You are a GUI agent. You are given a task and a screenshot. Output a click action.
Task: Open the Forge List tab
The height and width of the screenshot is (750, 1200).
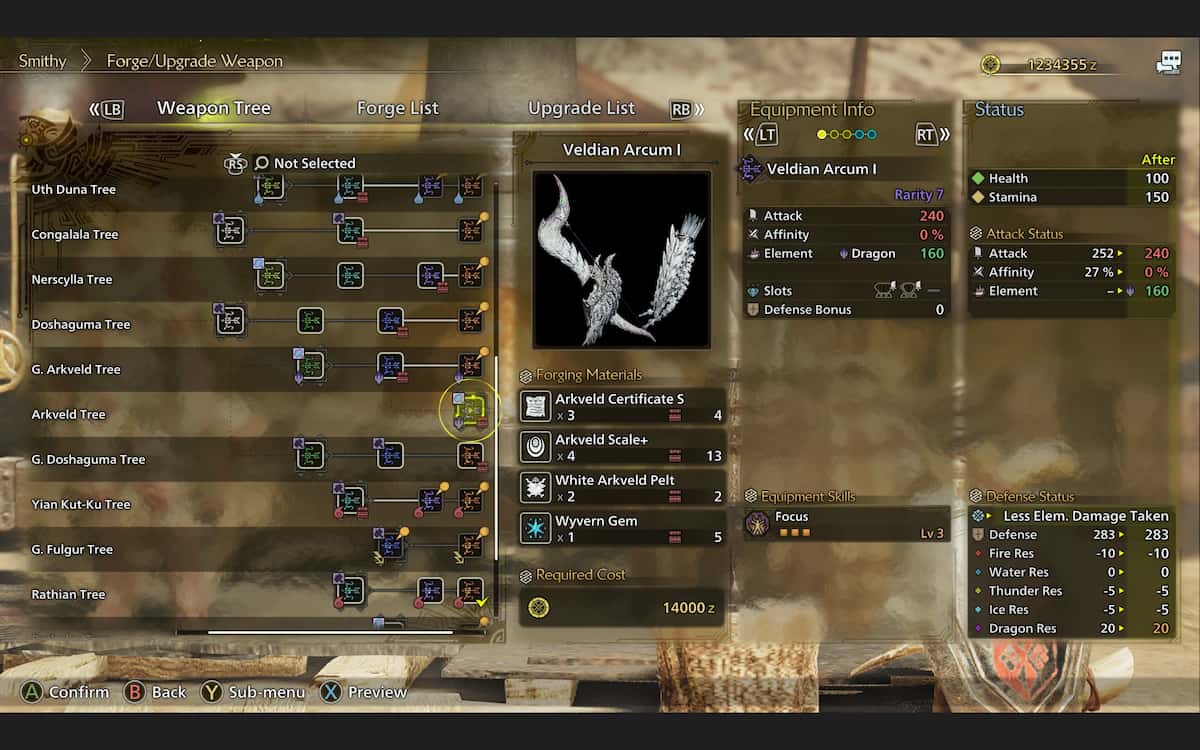[x=397, y=108]
